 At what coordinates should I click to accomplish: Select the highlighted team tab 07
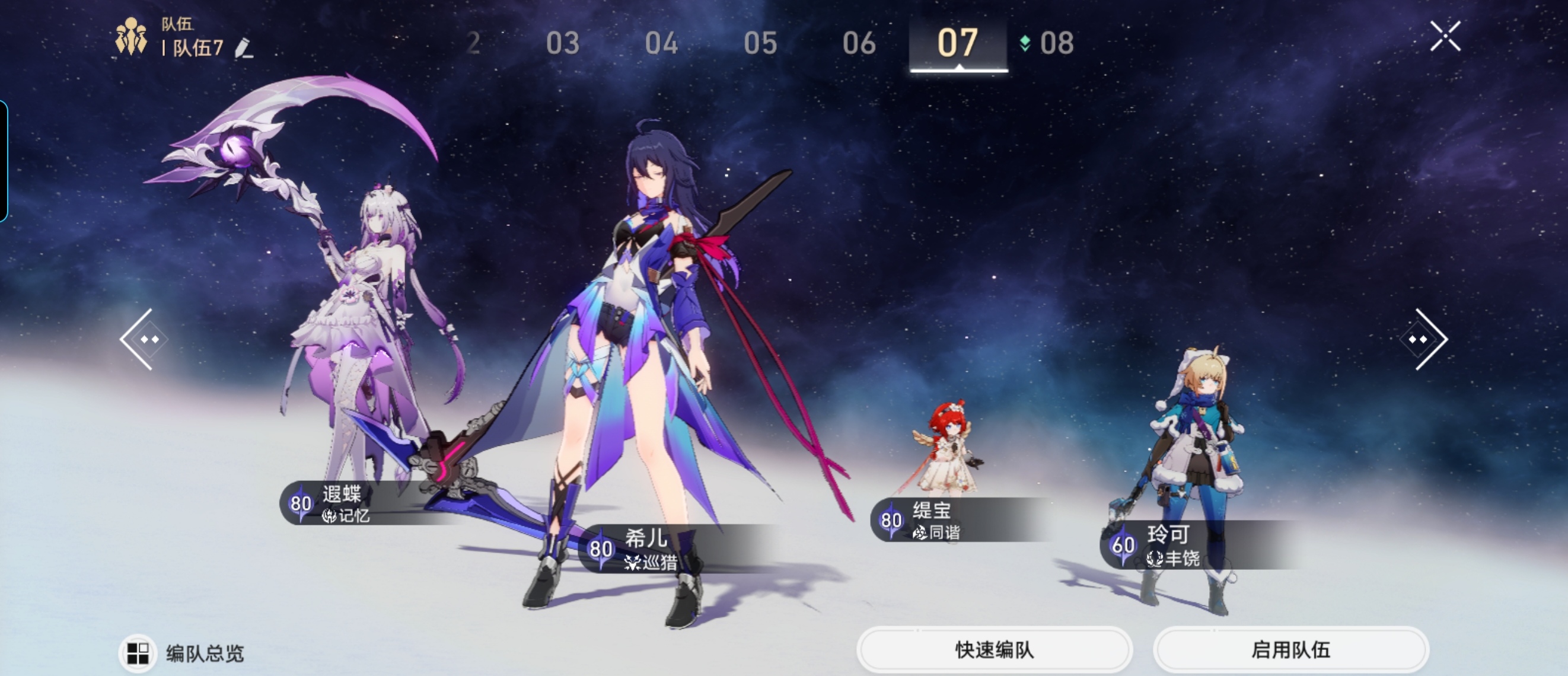[958, 44]
